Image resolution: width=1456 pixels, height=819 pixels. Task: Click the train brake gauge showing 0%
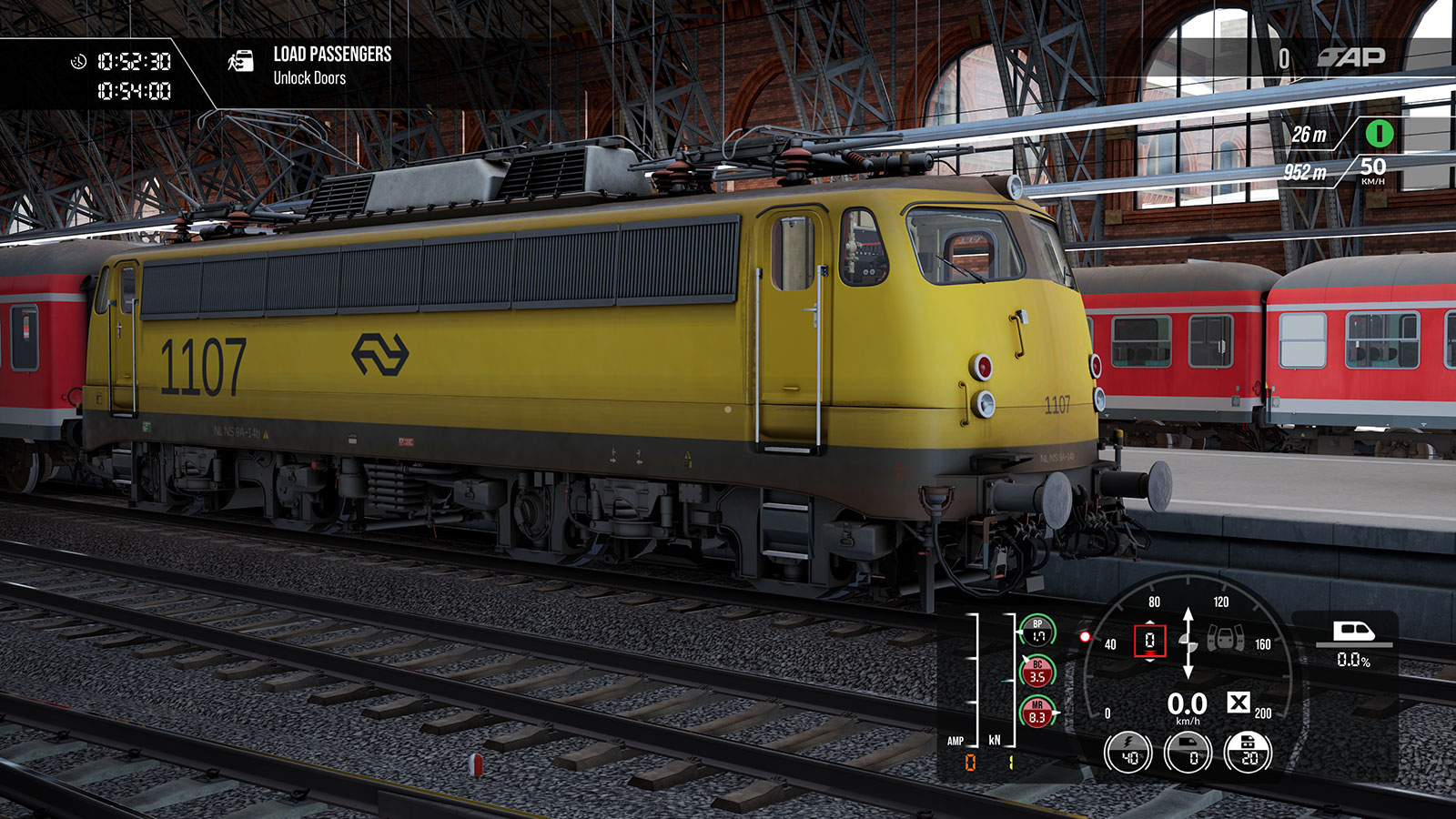click(1188, 753)
